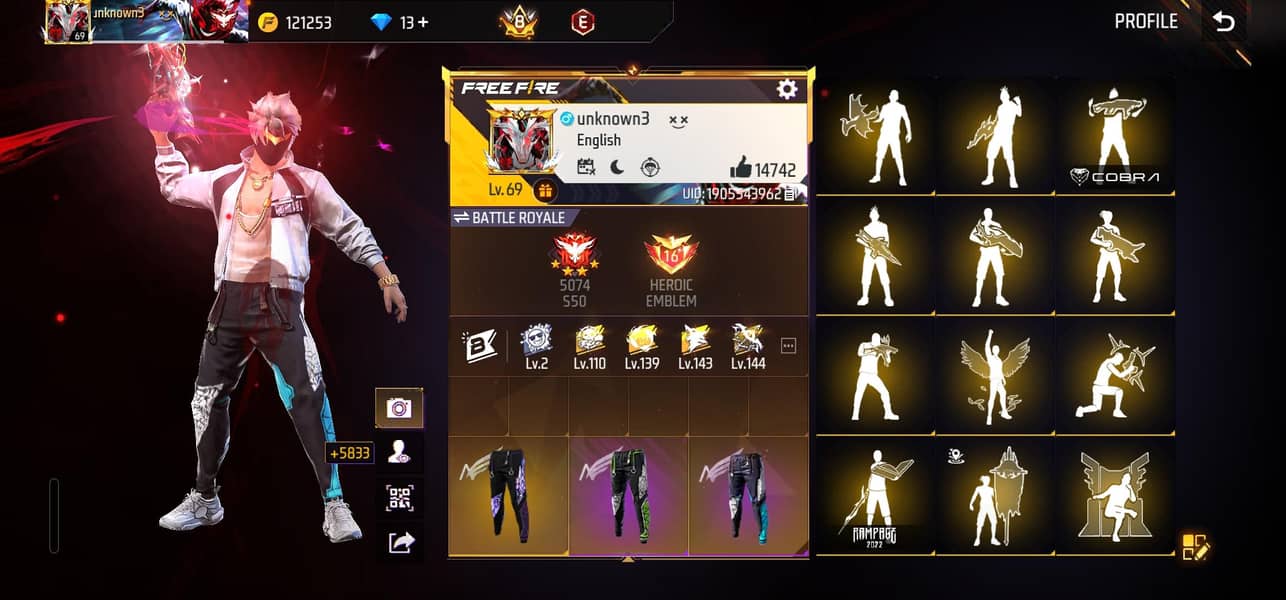1286x600 pixels.
Task: Select the green and black pants
Action: click(628, 495)
